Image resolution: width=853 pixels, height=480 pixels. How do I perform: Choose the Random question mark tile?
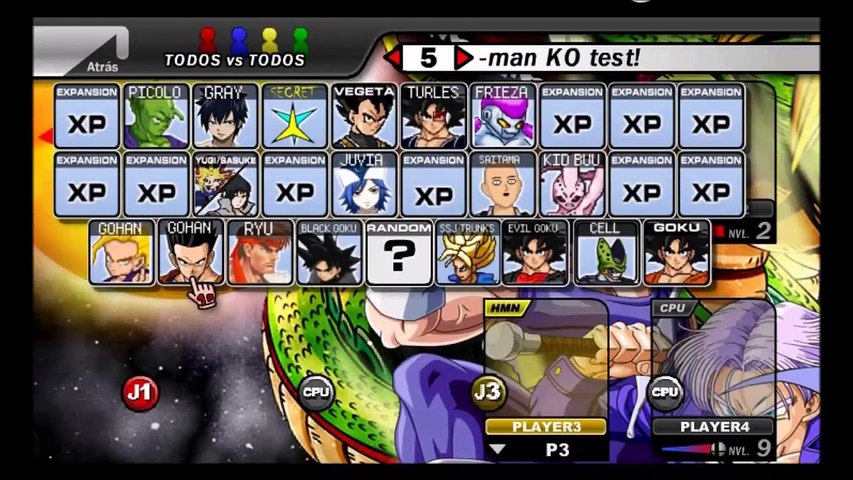[x=398, y=253]
